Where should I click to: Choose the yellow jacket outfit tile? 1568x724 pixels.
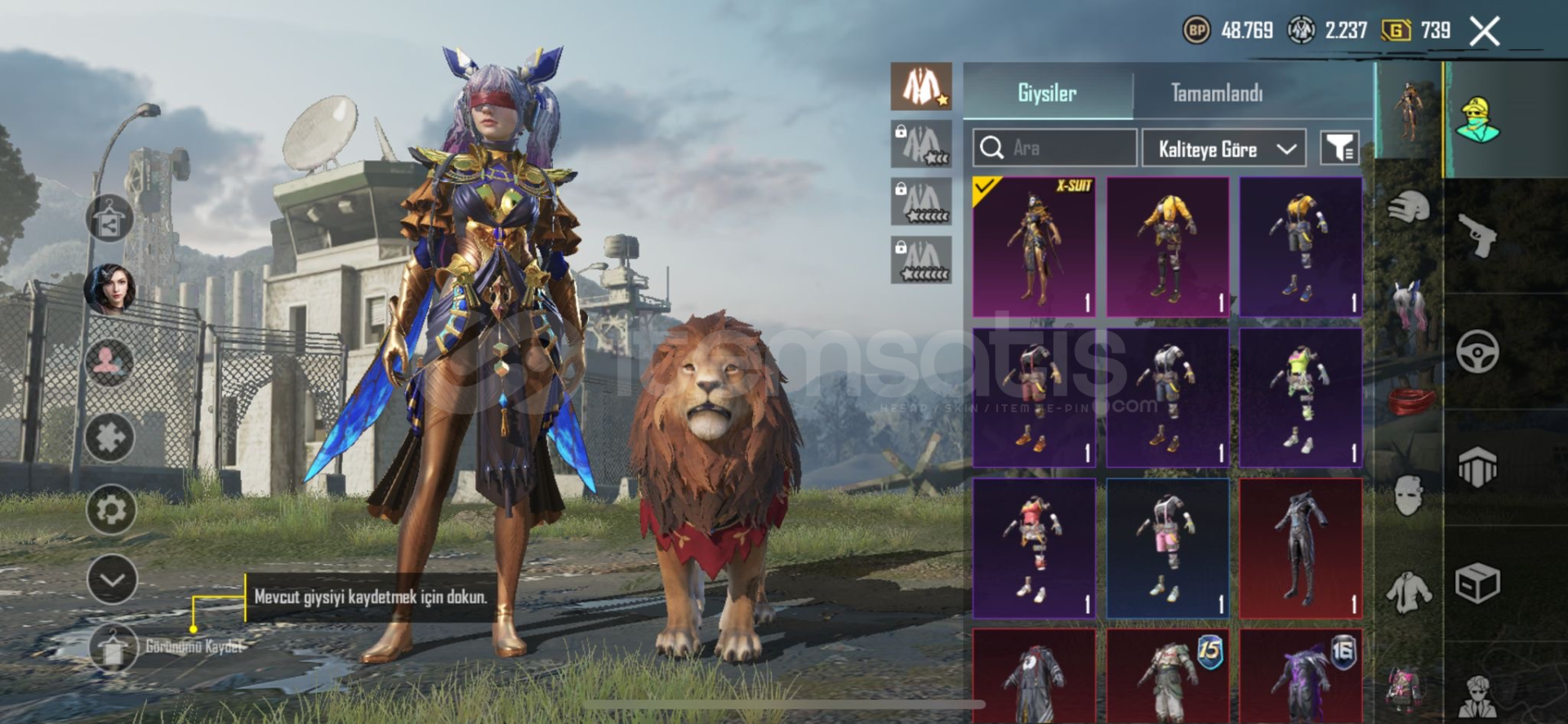1167,247
